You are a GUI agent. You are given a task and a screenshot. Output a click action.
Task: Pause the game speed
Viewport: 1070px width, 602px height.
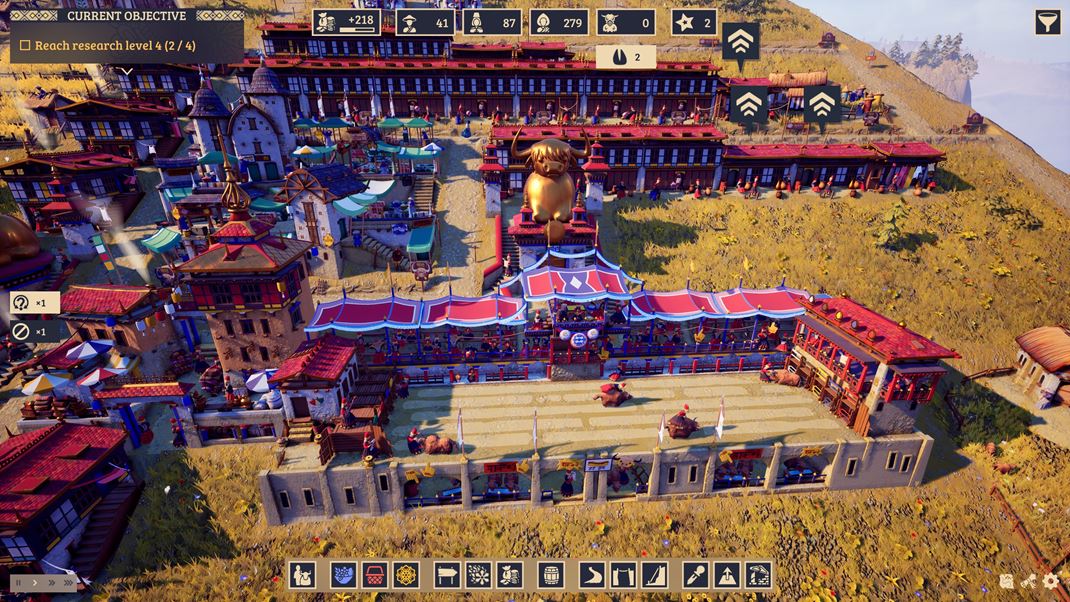[18, 582]
